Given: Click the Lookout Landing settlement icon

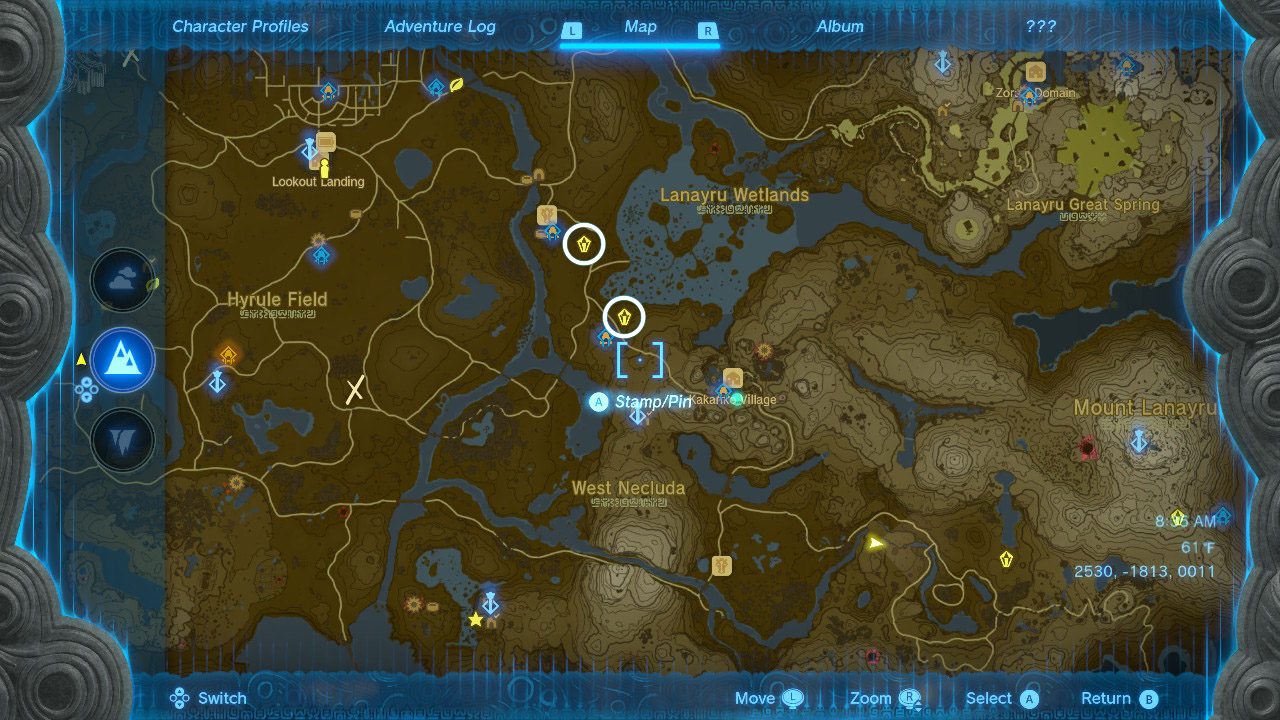Looking at the screenshot, I should click(326, 142).
